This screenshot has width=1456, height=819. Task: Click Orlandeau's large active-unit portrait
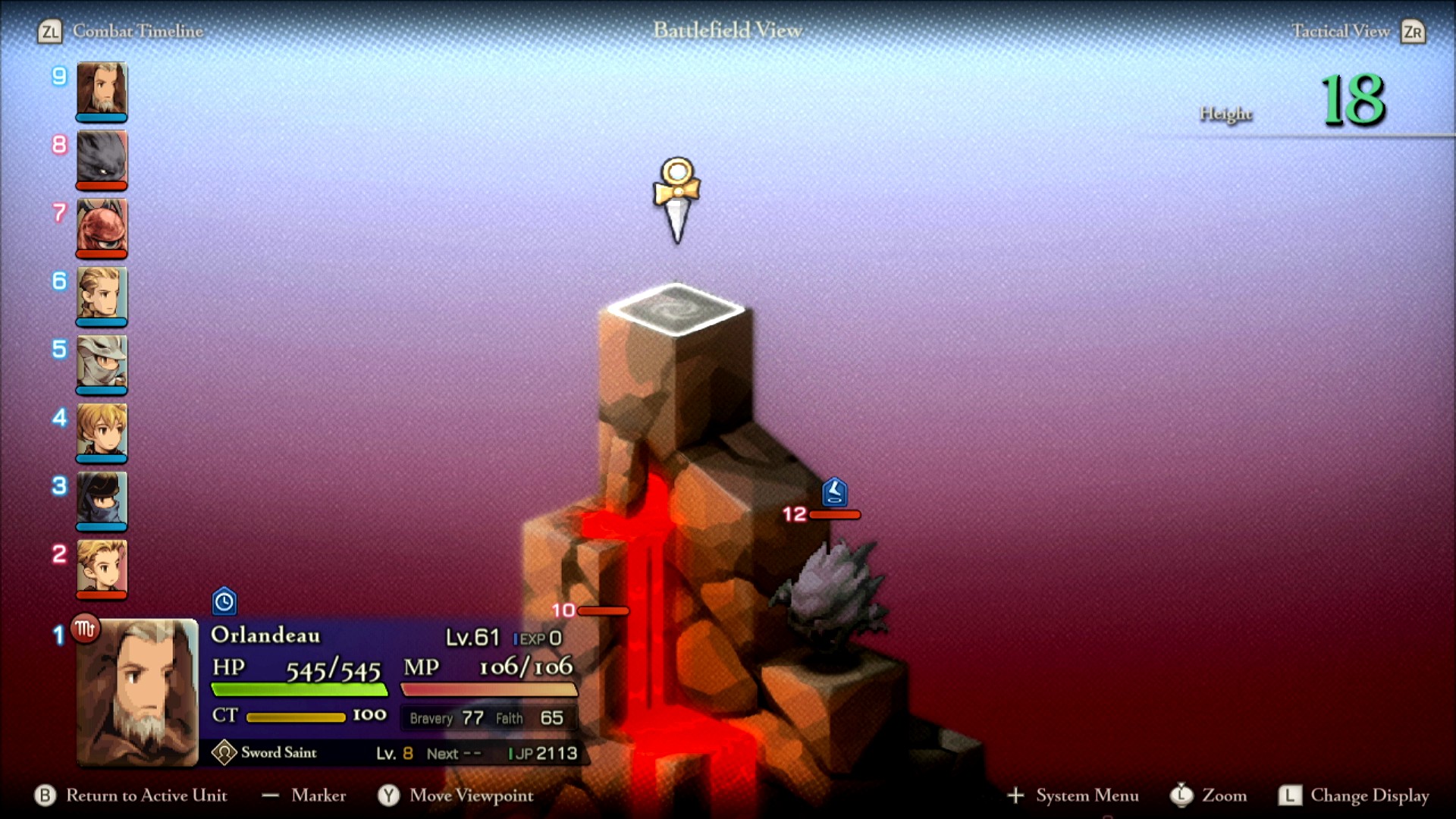click(x=137, y=692)
